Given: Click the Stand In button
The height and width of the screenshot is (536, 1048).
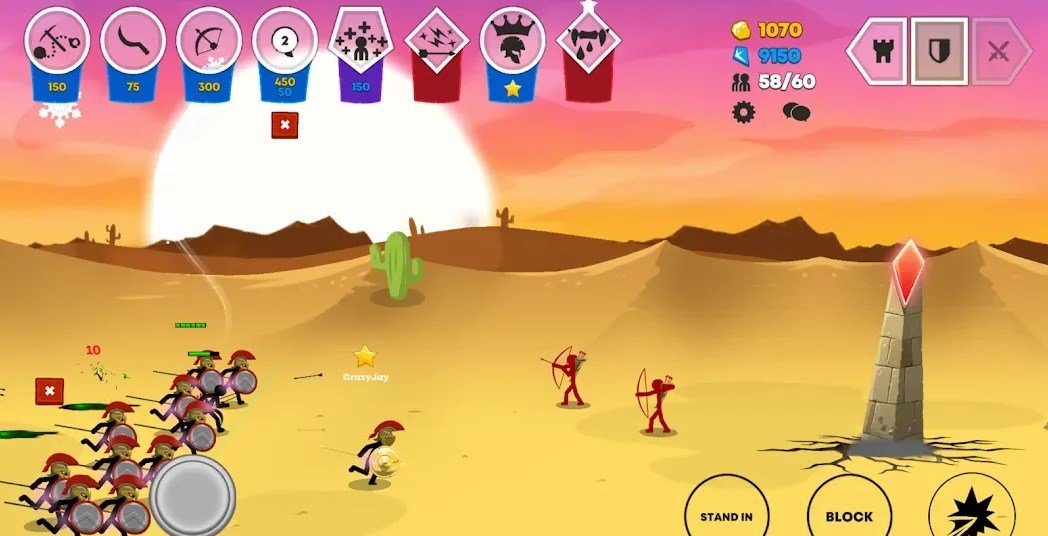Looking at the screenshot, I should pos(726,515).
